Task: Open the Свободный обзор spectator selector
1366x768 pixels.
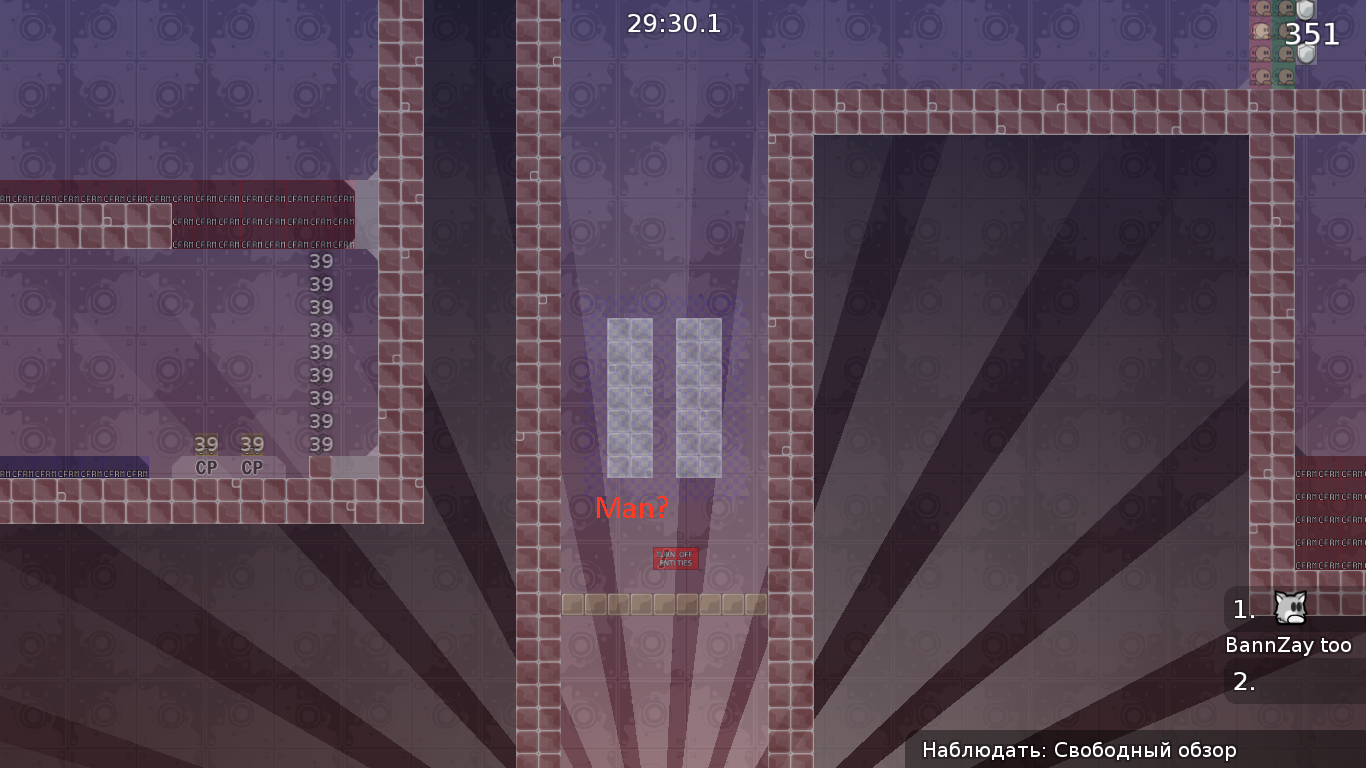Action: point(1130,749)
